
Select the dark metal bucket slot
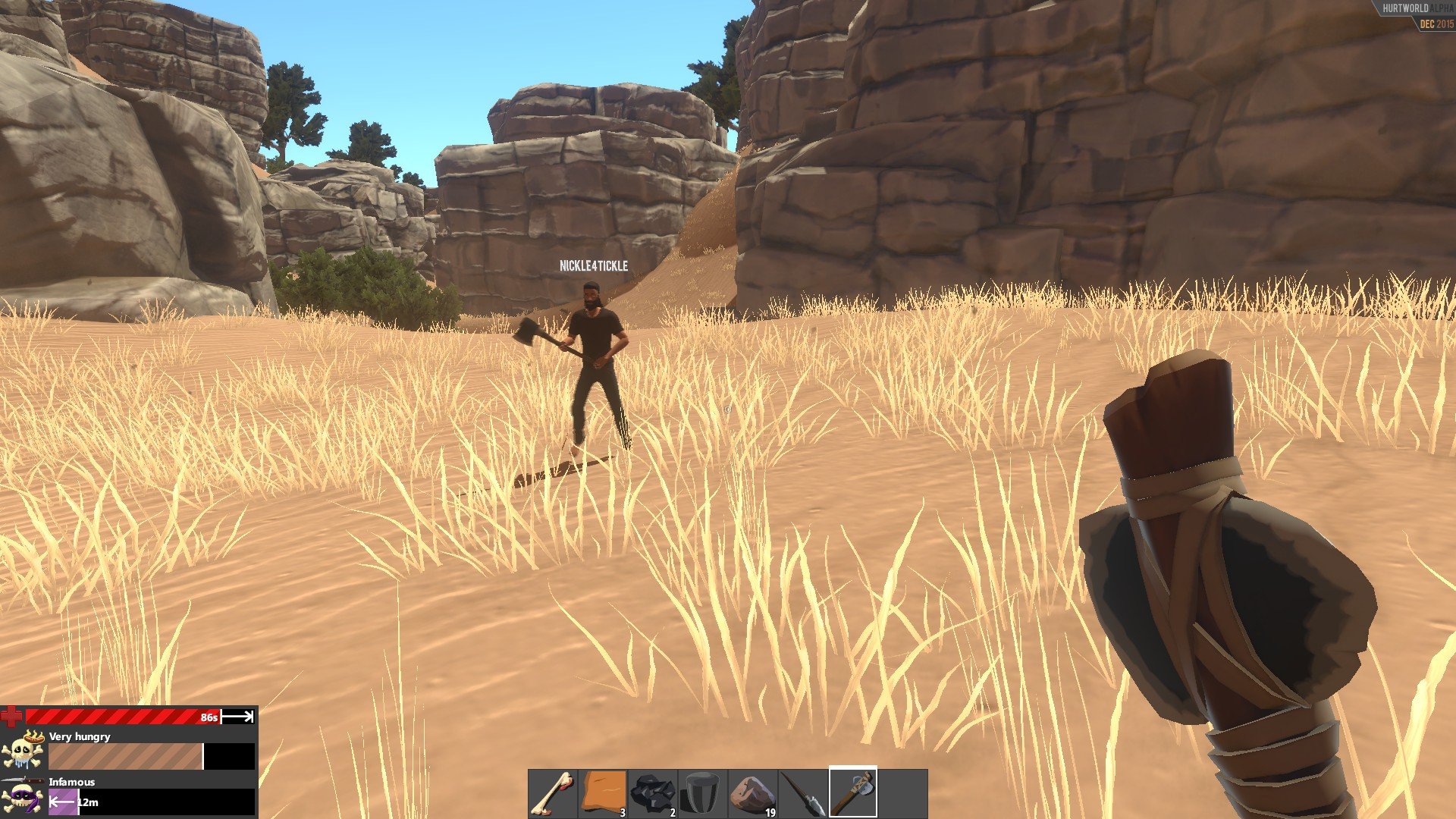coord(703,793)
